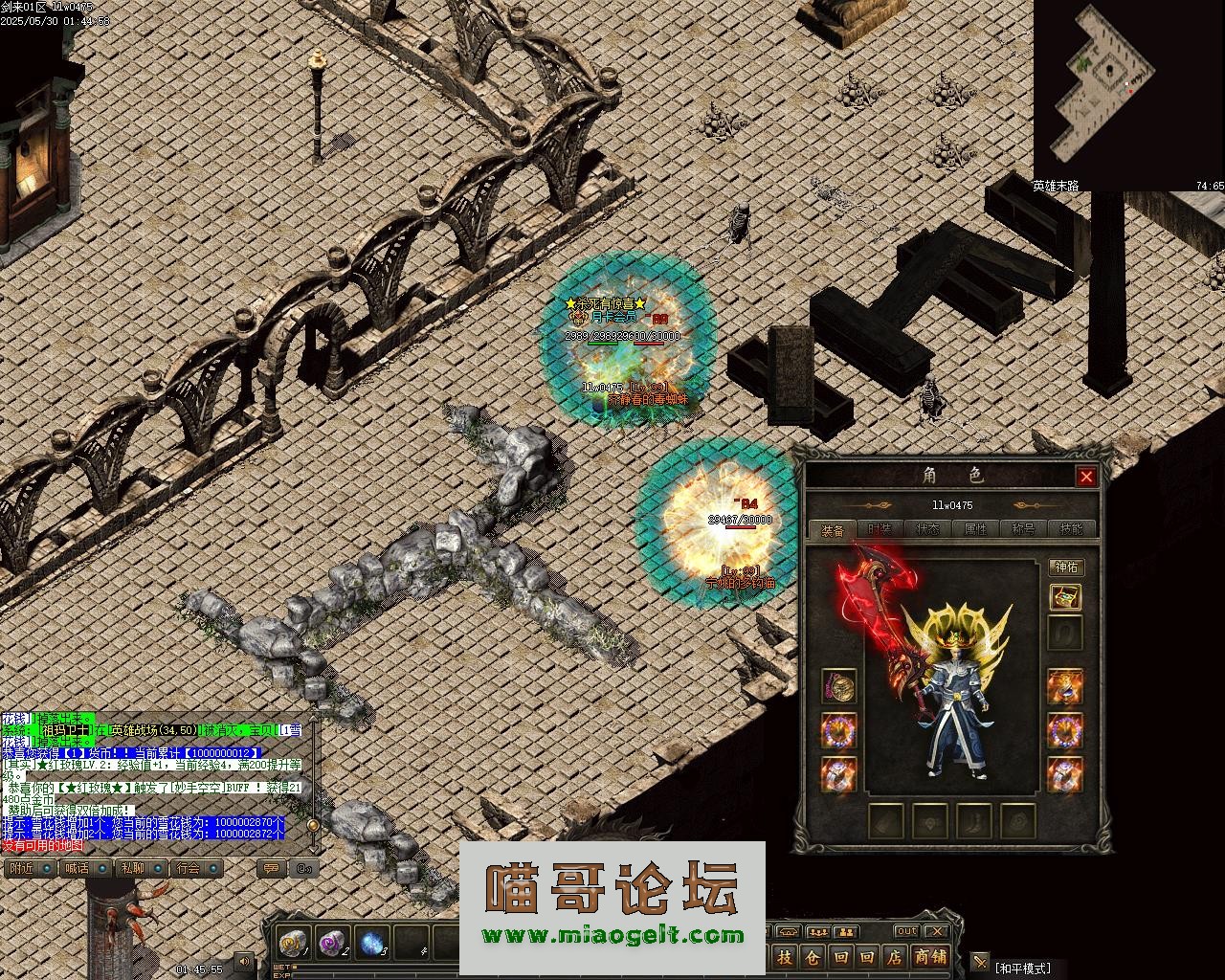
Task: Select the gold medal equipment slot
Action: coord(838,686)
